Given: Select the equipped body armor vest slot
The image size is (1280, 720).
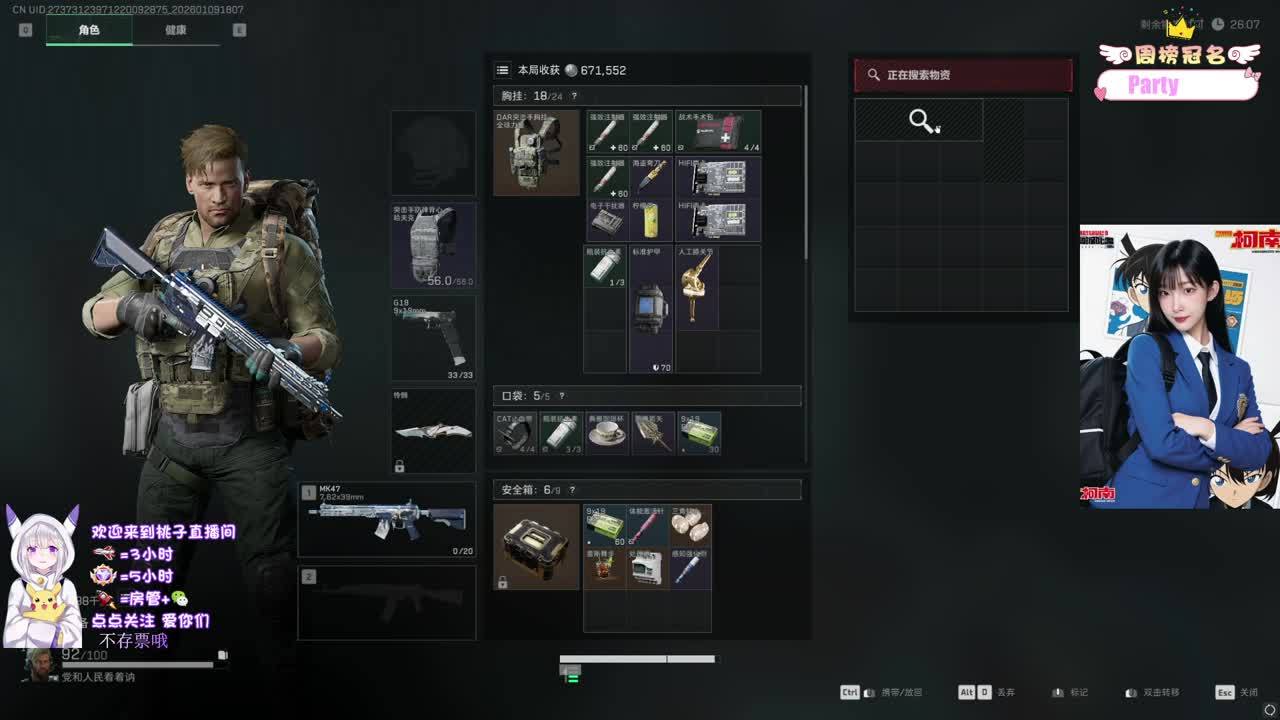Looking at the screenshot, I should (433, 246).
